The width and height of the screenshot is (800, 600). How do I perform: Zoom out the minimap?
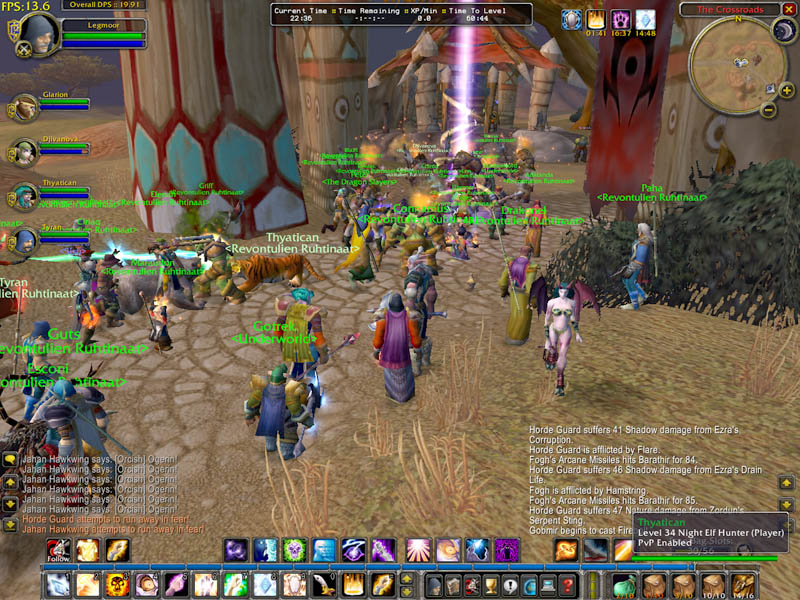click(767, 108)
